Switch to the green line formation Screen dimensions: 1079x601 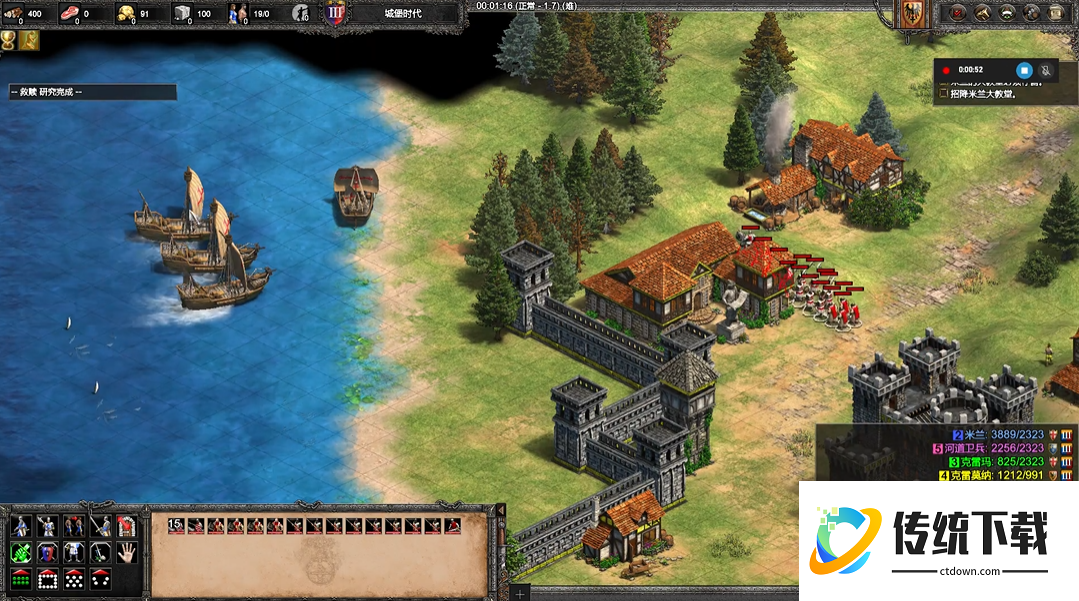tap(20, 578)
